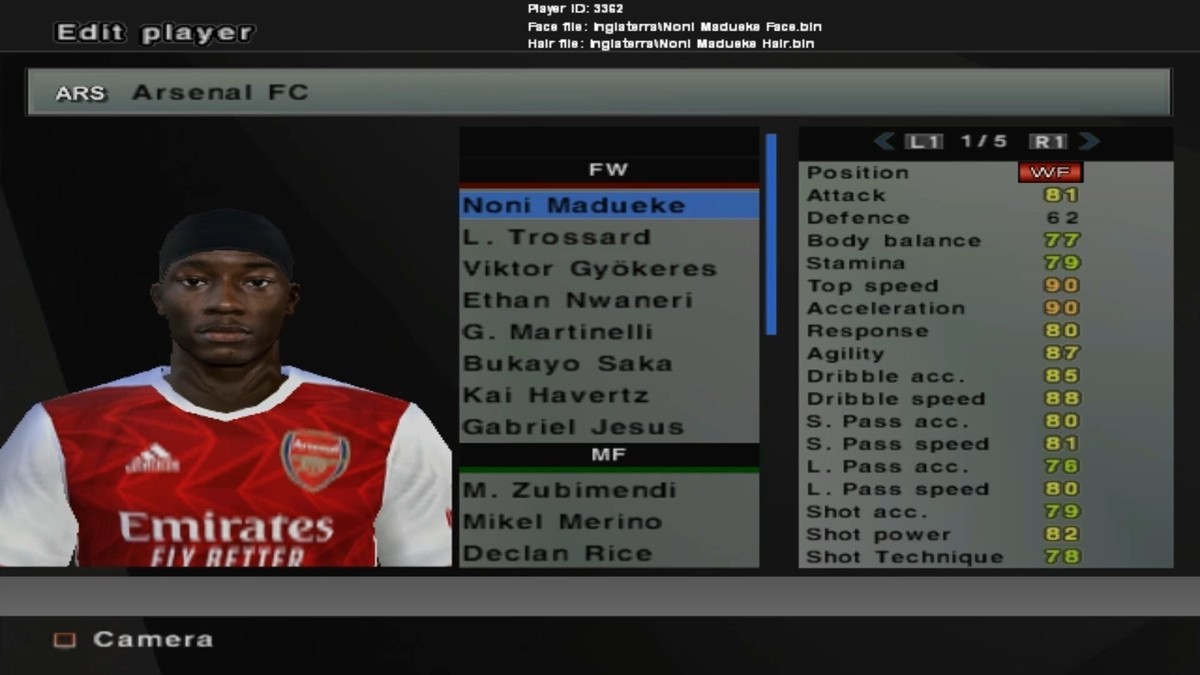Go to previous stats page arrow
Screen dimensions: 1200x675
click(884, 142)
